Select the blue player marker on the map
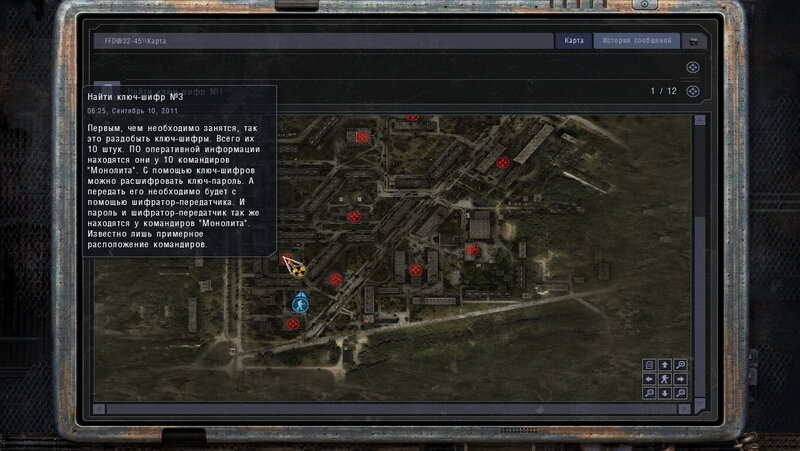 (x=299, y=301)
